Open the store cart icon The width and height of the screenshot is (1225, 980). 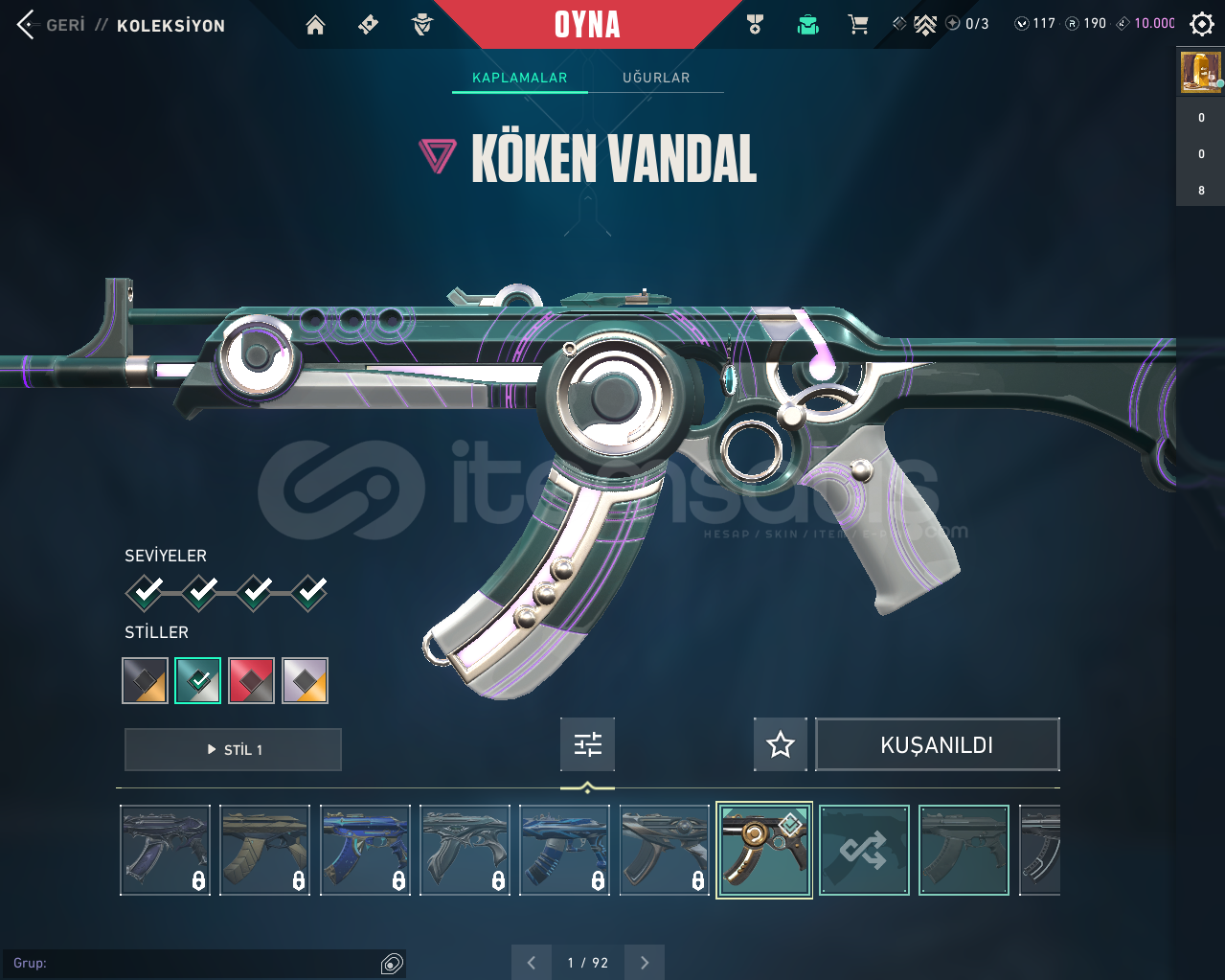(858, 25)
